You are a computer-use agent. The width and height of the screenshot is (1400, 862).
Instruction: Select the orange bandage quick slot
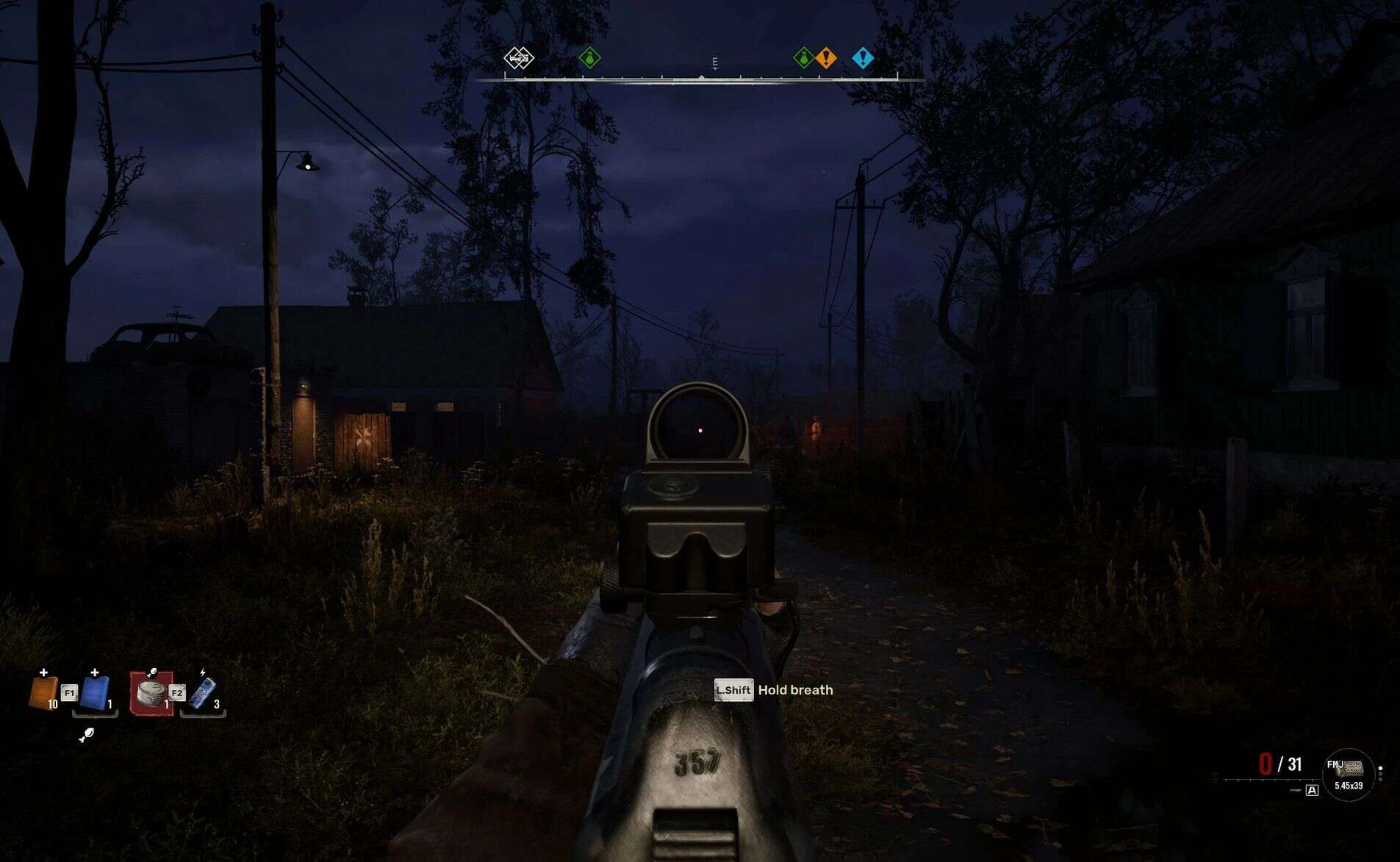point(46,692)
